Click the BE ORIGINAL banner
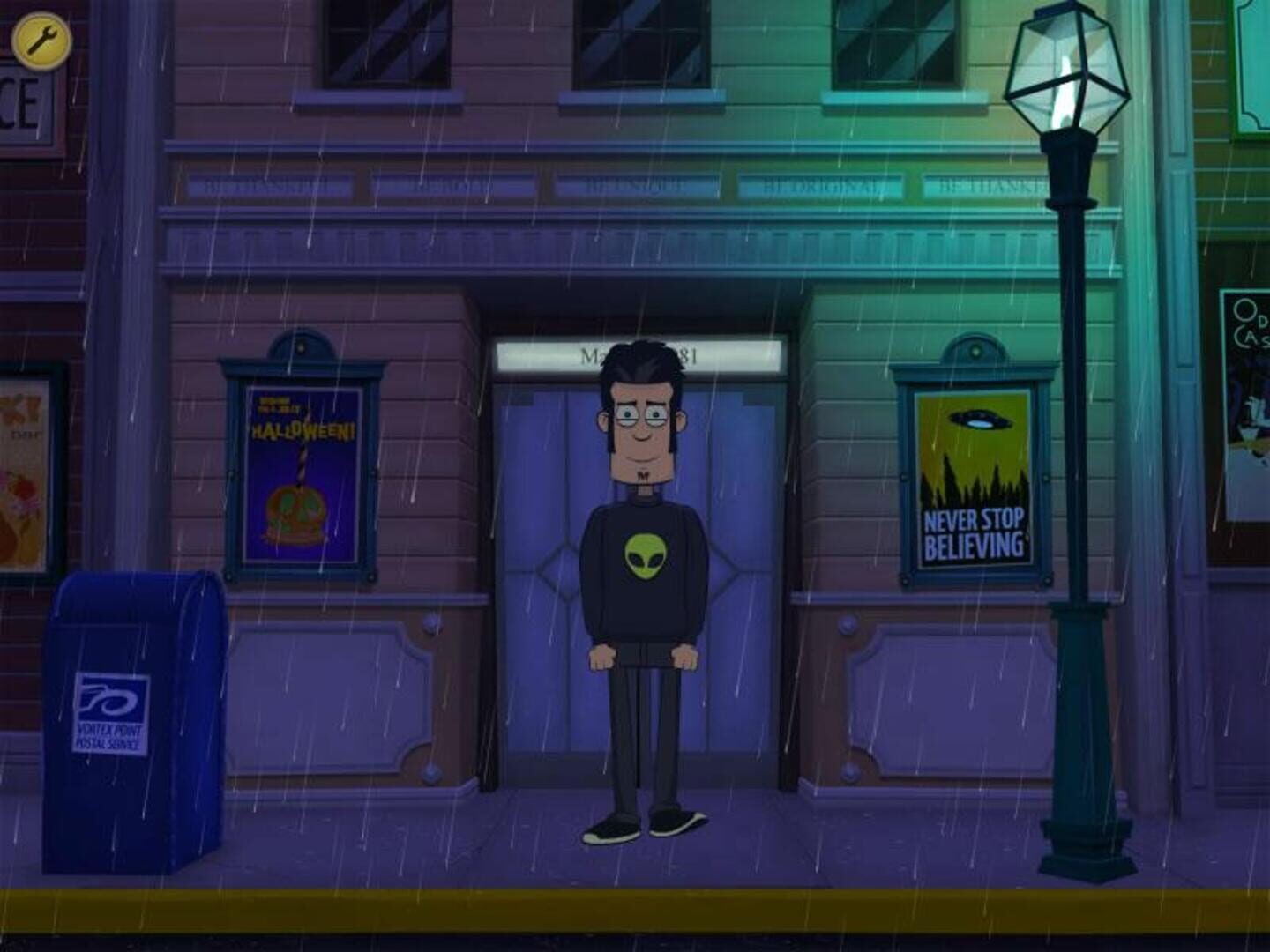The height and width of the screenshot is (952, 1270). coord(820,184)
